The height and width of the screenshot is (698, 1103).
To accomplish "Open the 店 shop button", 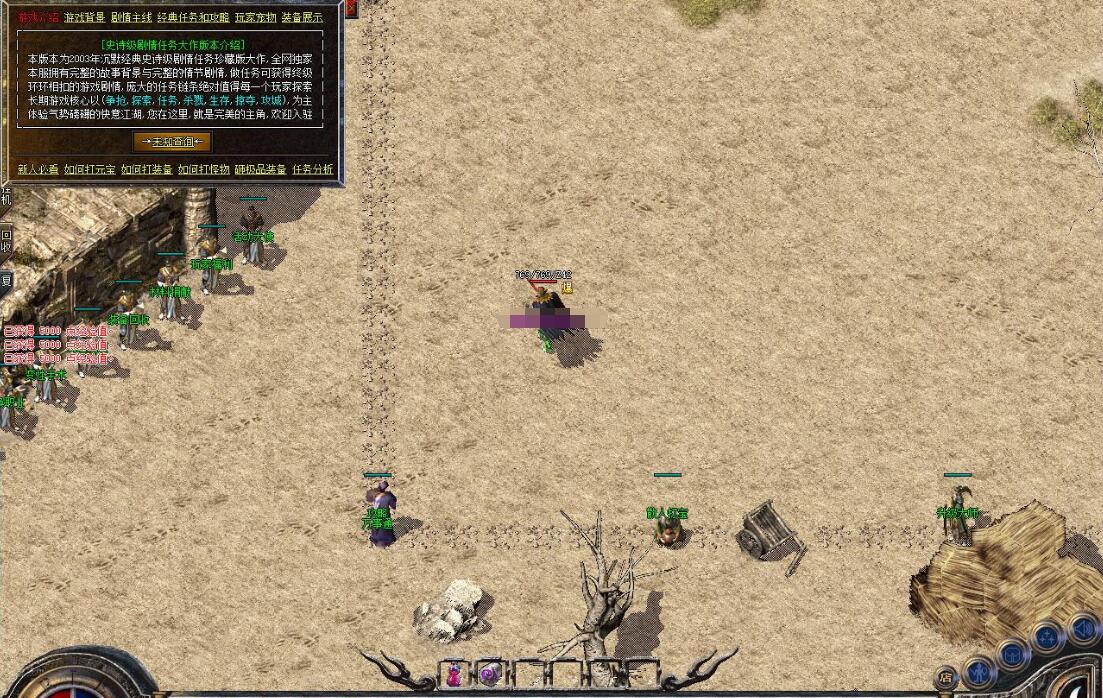I will [945, 678].
